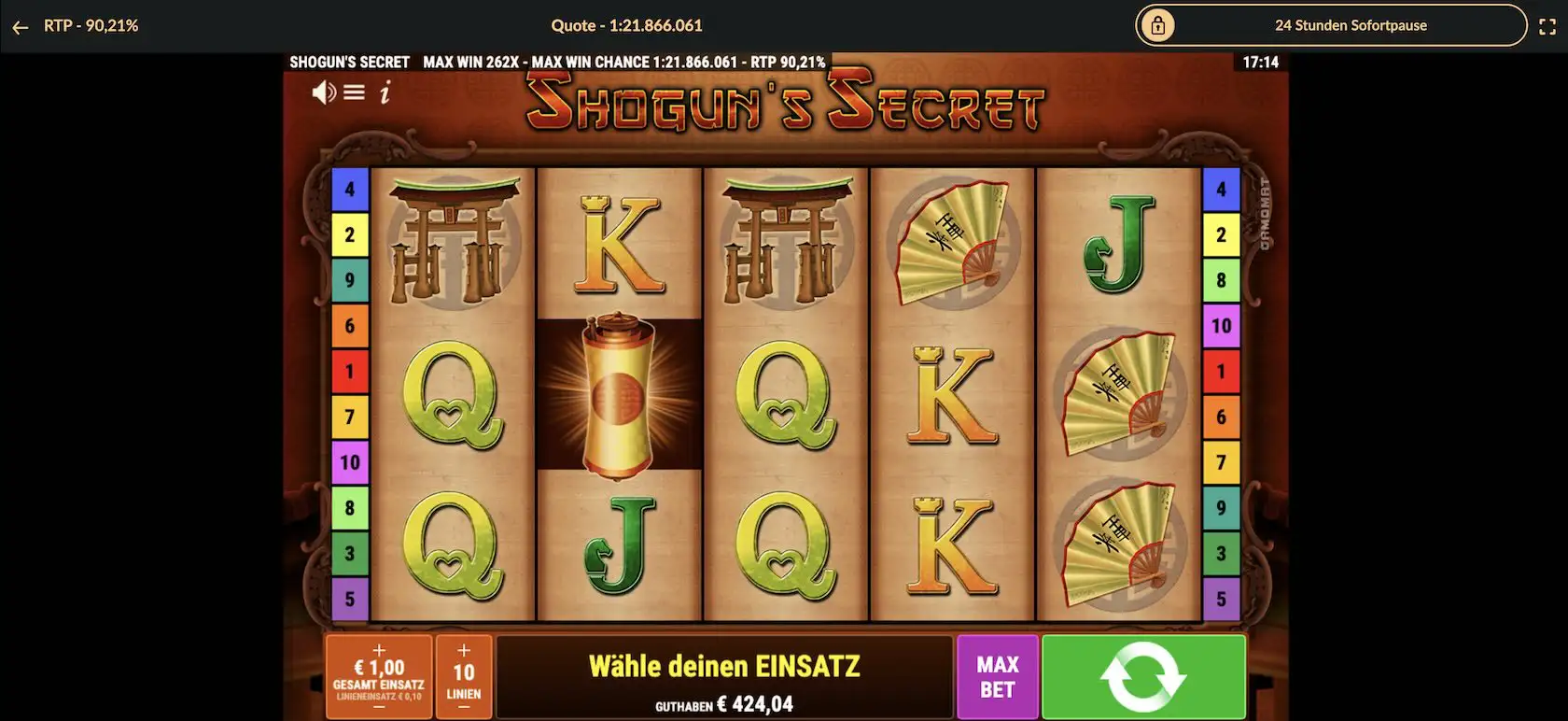Viewport: 1568px width, 721px height.
Task: Click the back arrow beside RTP
Action: [20, 25]
